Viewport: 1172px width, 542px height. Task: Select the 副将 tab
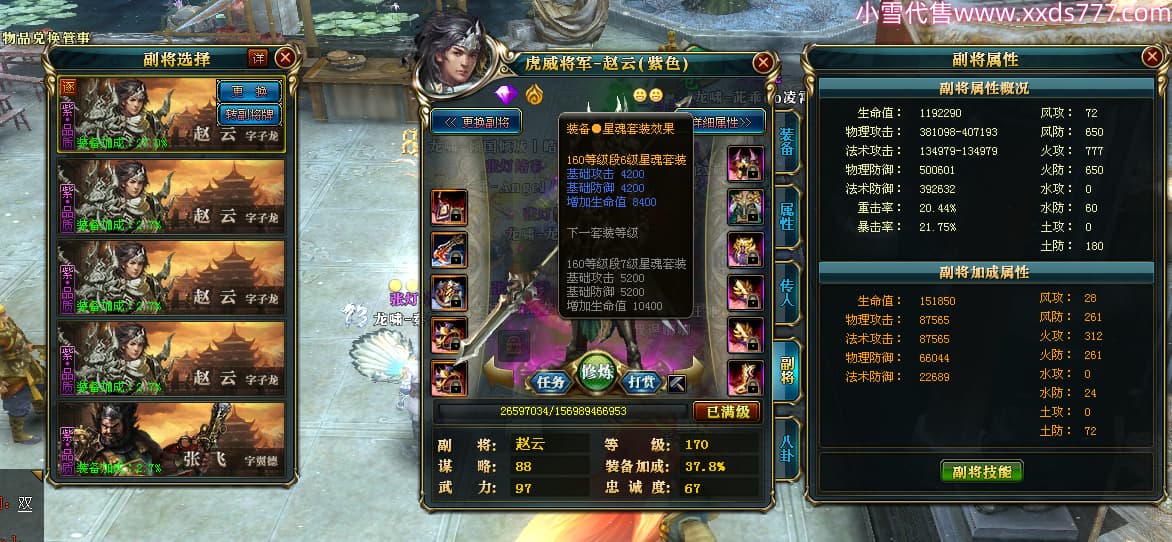pos(787,368)
